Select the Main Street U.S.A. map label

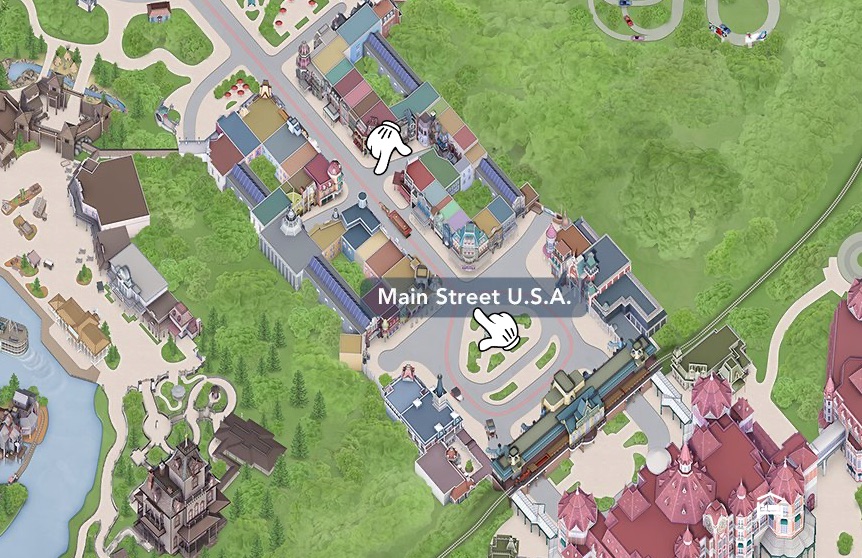474,298
